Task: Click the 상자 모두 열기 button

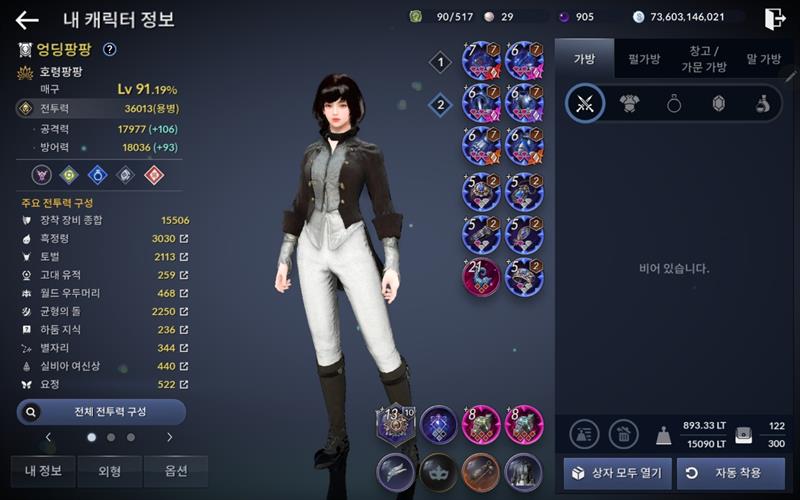Action: [x=617, y=472]
